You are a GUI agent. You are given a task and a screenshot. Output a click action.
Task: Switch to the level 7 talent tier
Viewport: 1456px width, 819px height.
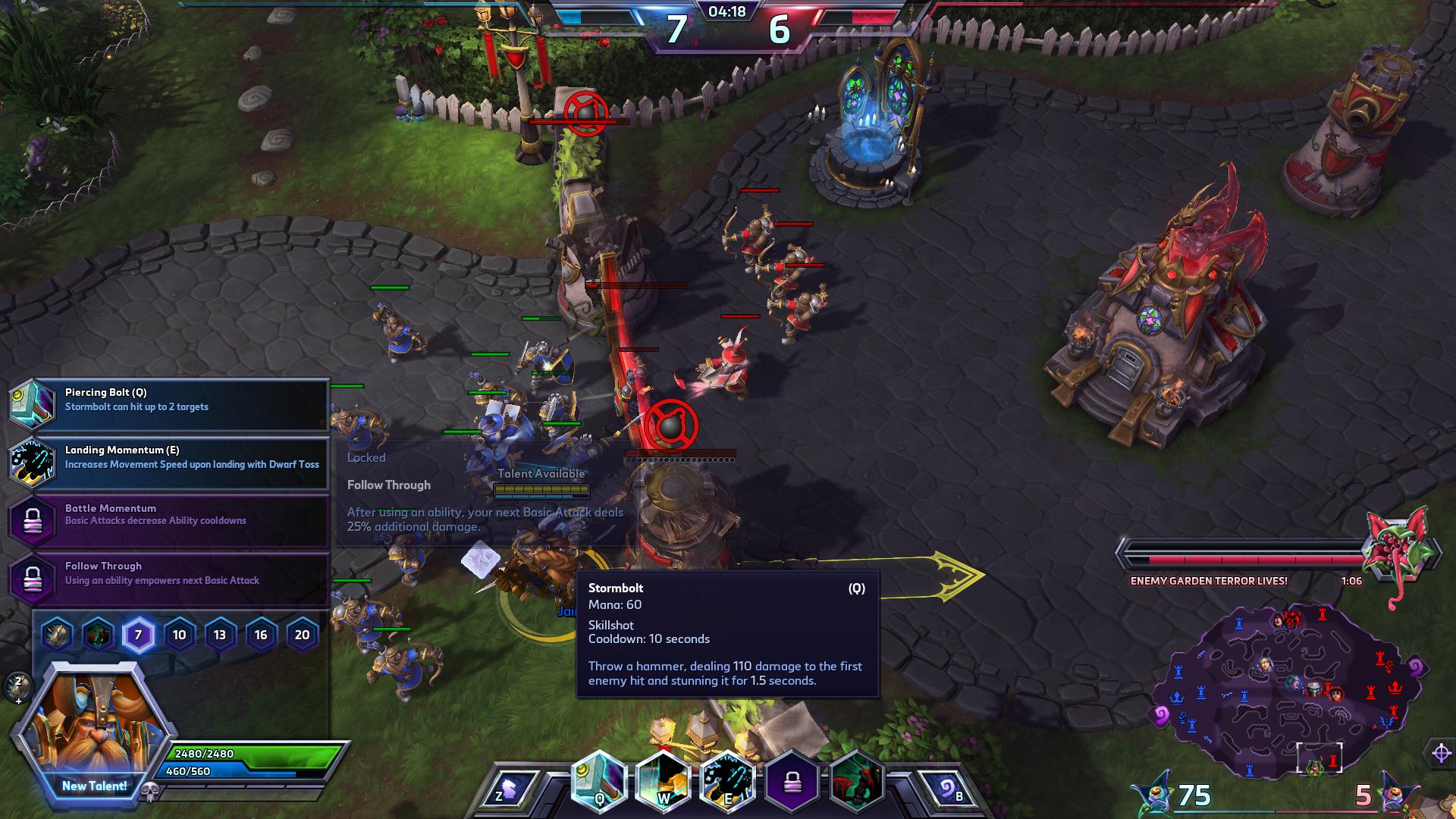point(138,635)
